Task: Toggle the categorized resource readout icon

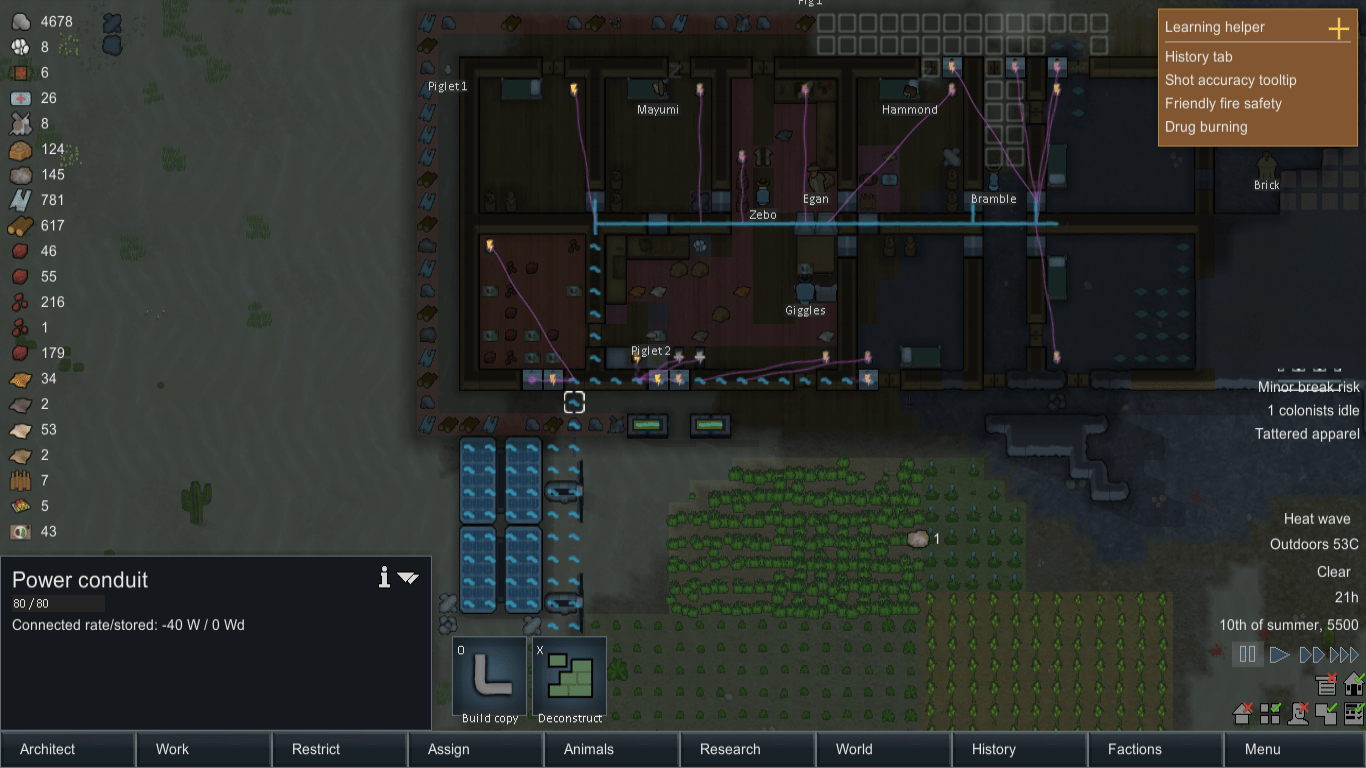Action: click(x=1270, y=714)
